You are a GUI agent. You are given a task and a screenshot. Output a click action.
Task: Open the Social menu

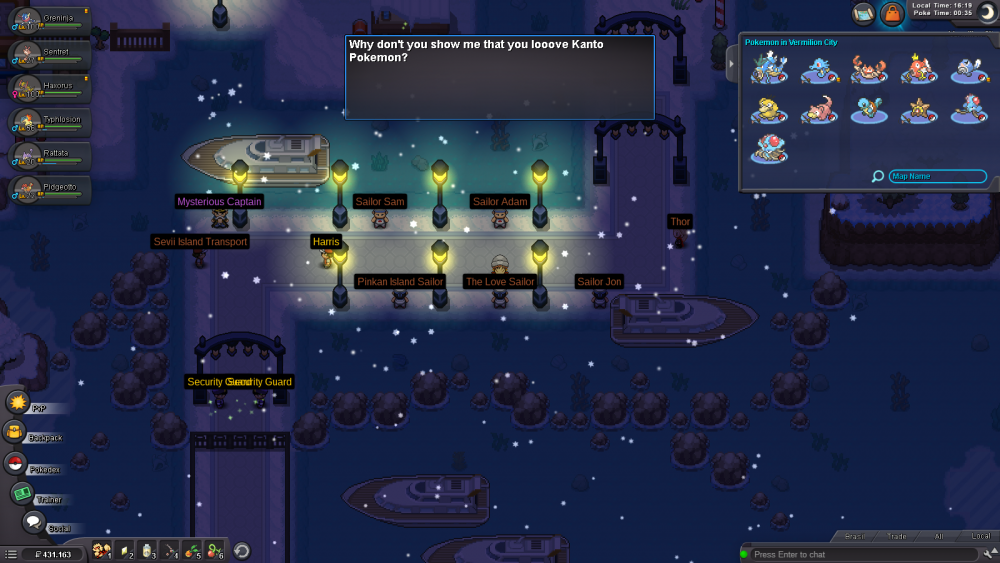coord(34,522)
